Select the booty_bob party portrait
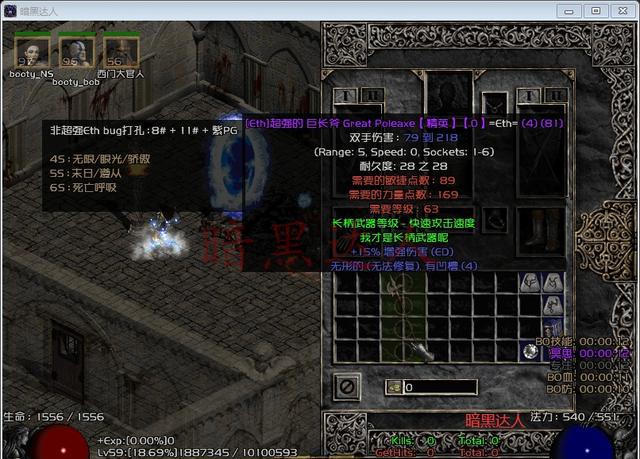This screenshot has height=459, width=640. tap(76, 50)
